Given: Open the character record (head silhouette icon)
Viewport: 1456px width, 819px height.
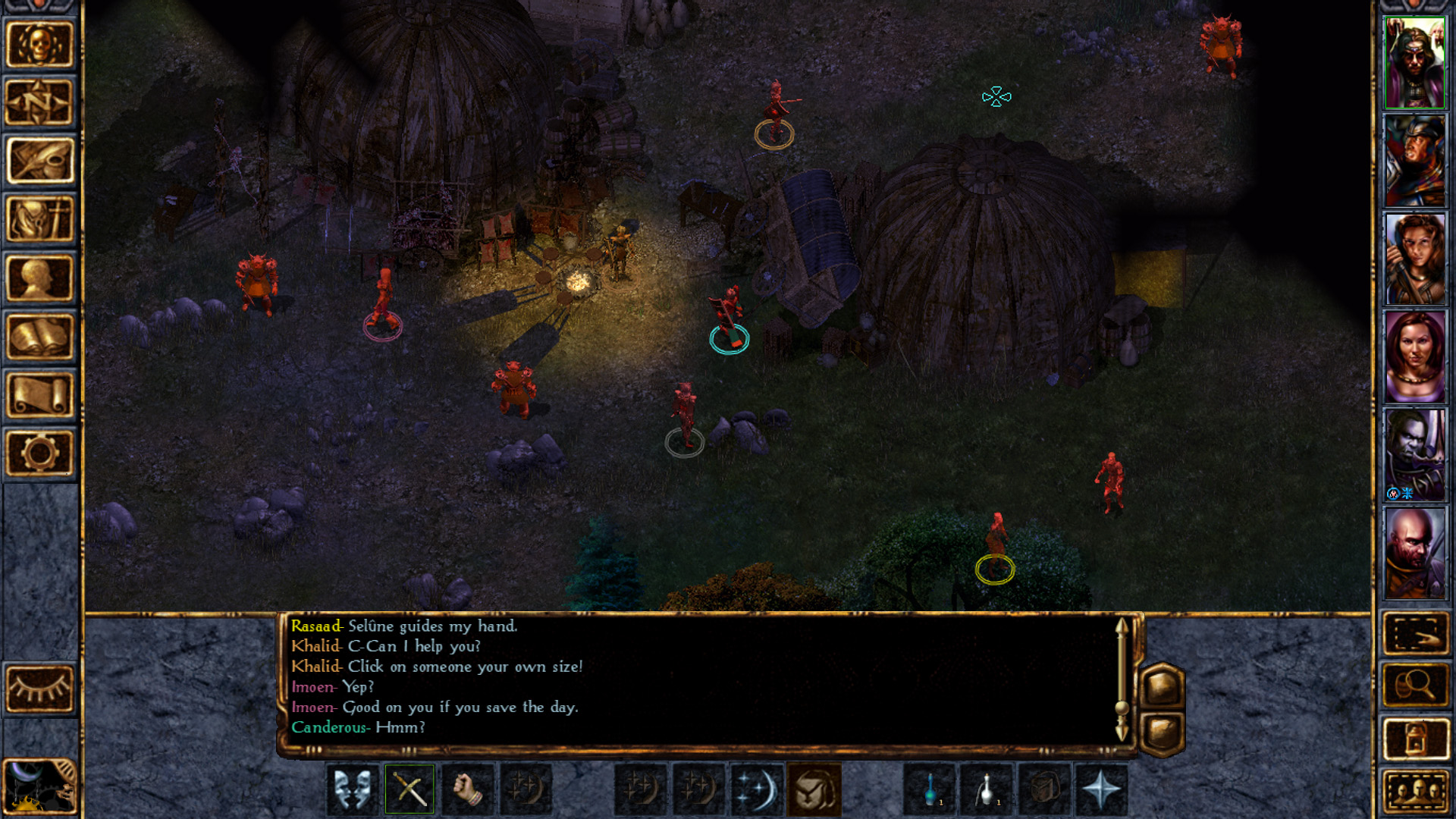Looking at the screenshot, I should pyautogui.click(x=39, y=278).
